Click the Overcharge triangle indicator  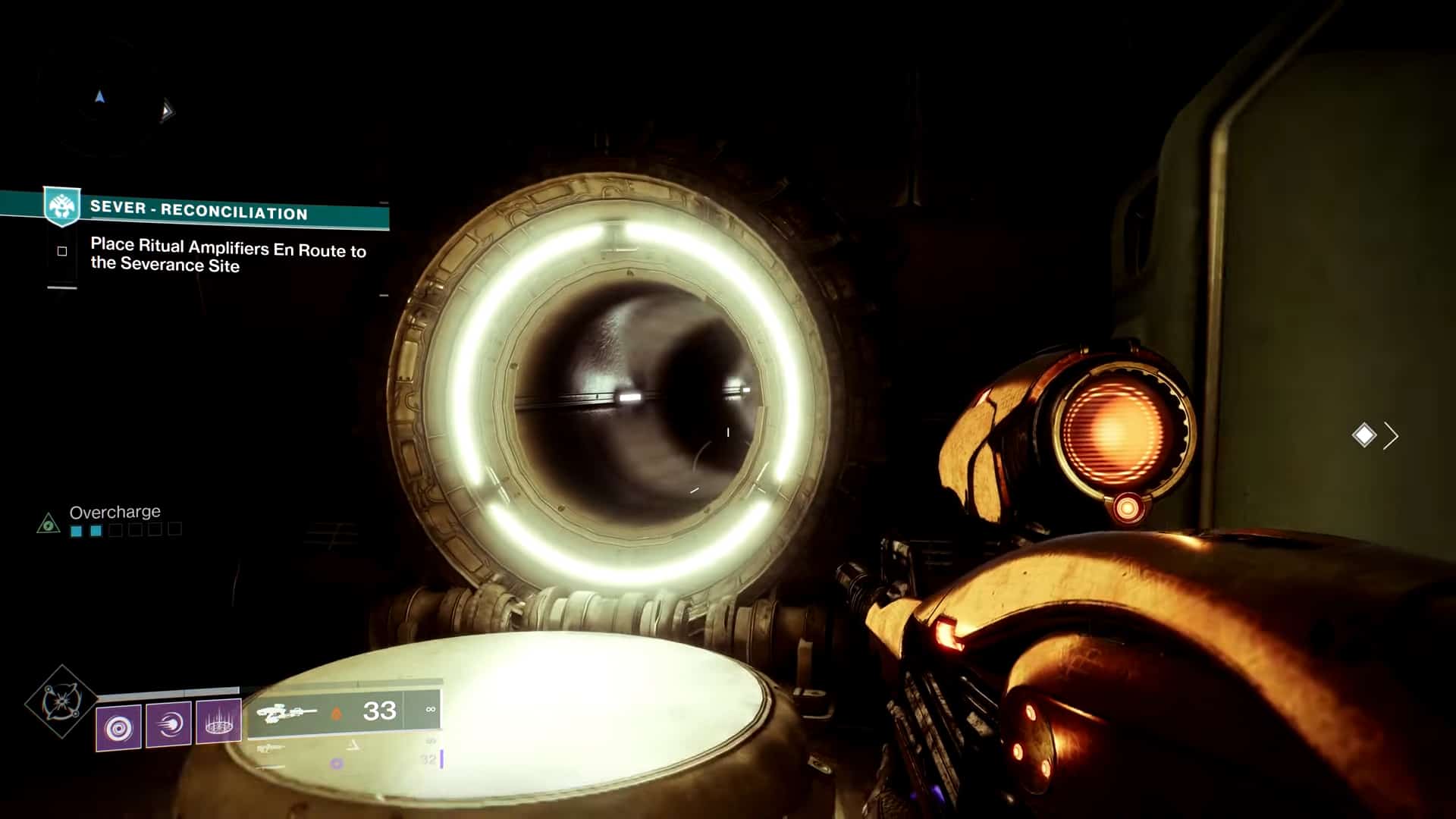(x=49, y=522)
